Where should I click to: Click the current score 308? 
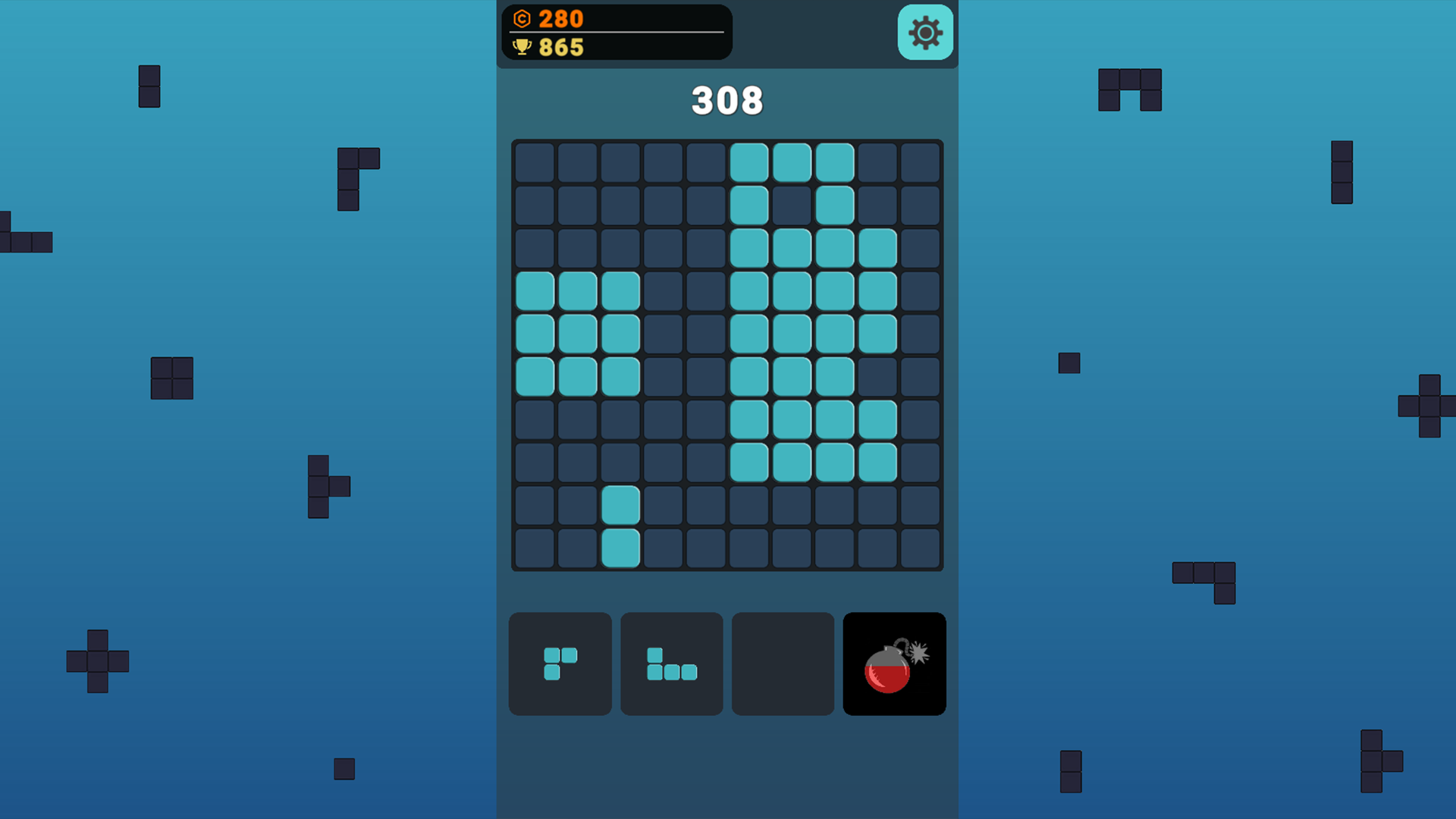pyautogui.click(x=726, y=99)
